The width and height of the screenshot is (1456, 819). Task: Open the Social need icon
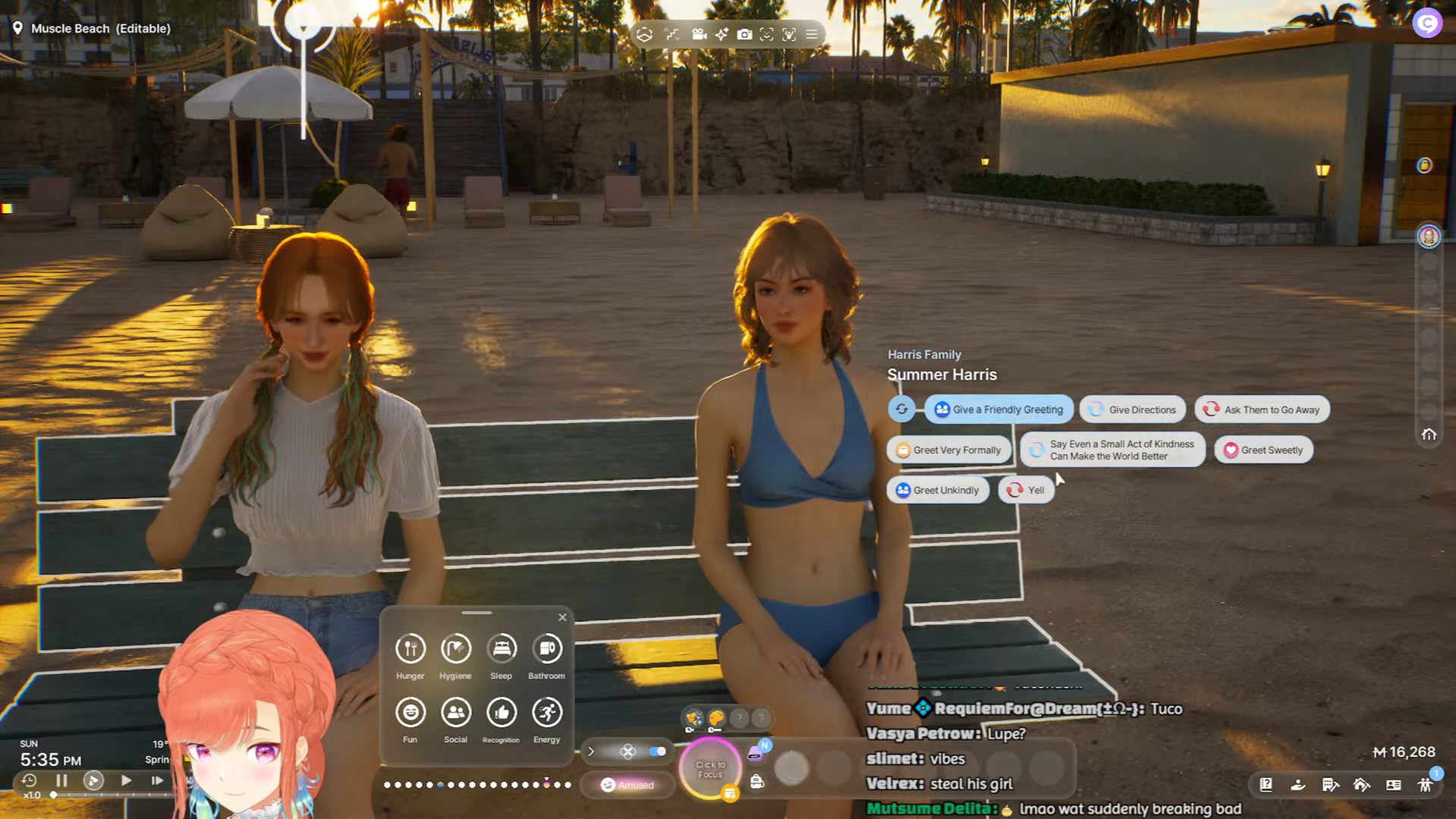pyautogui.click(x=456, y=713)
